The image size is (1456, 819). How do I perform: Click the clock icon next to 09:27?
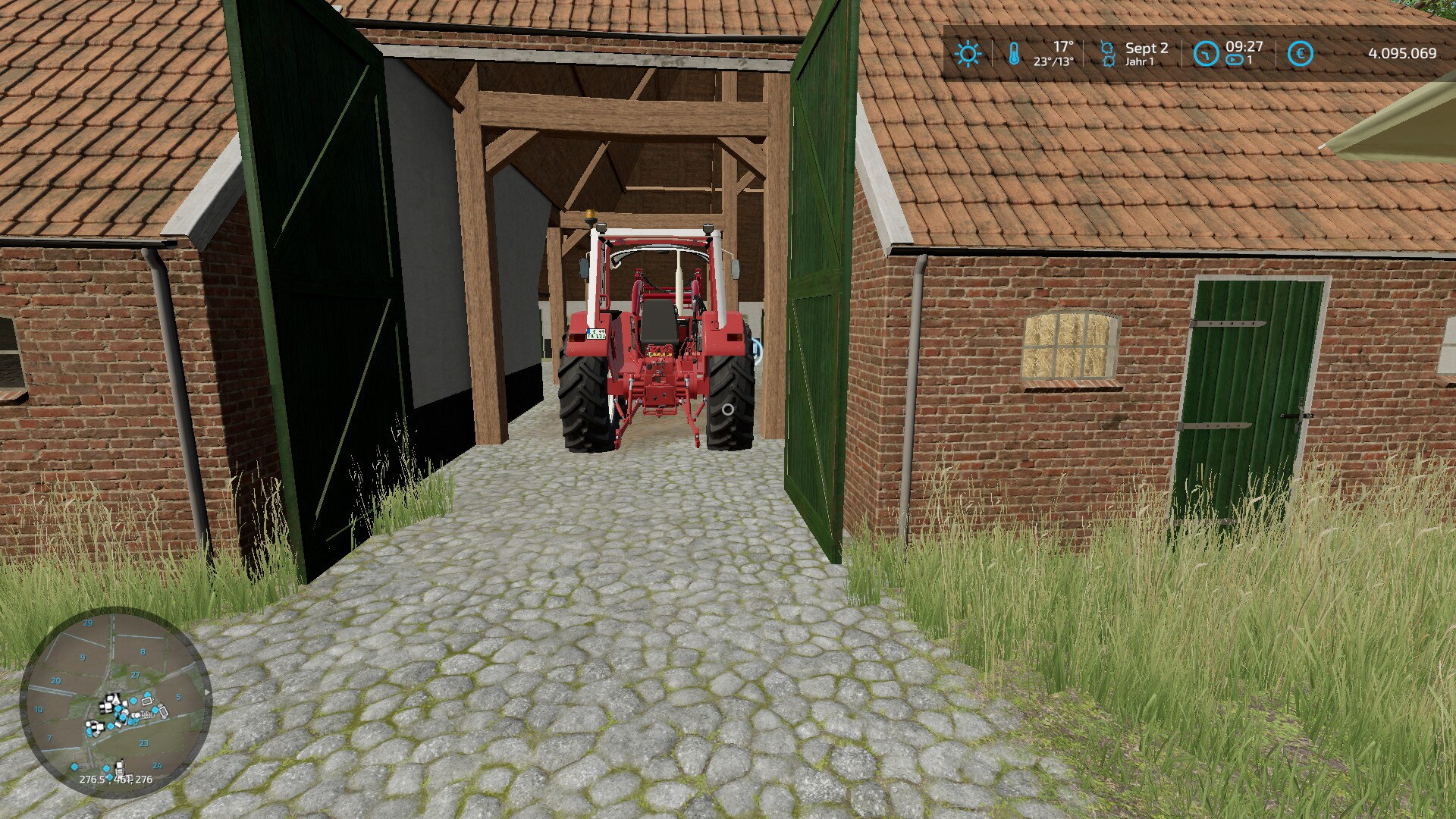tap(1207, 53)
